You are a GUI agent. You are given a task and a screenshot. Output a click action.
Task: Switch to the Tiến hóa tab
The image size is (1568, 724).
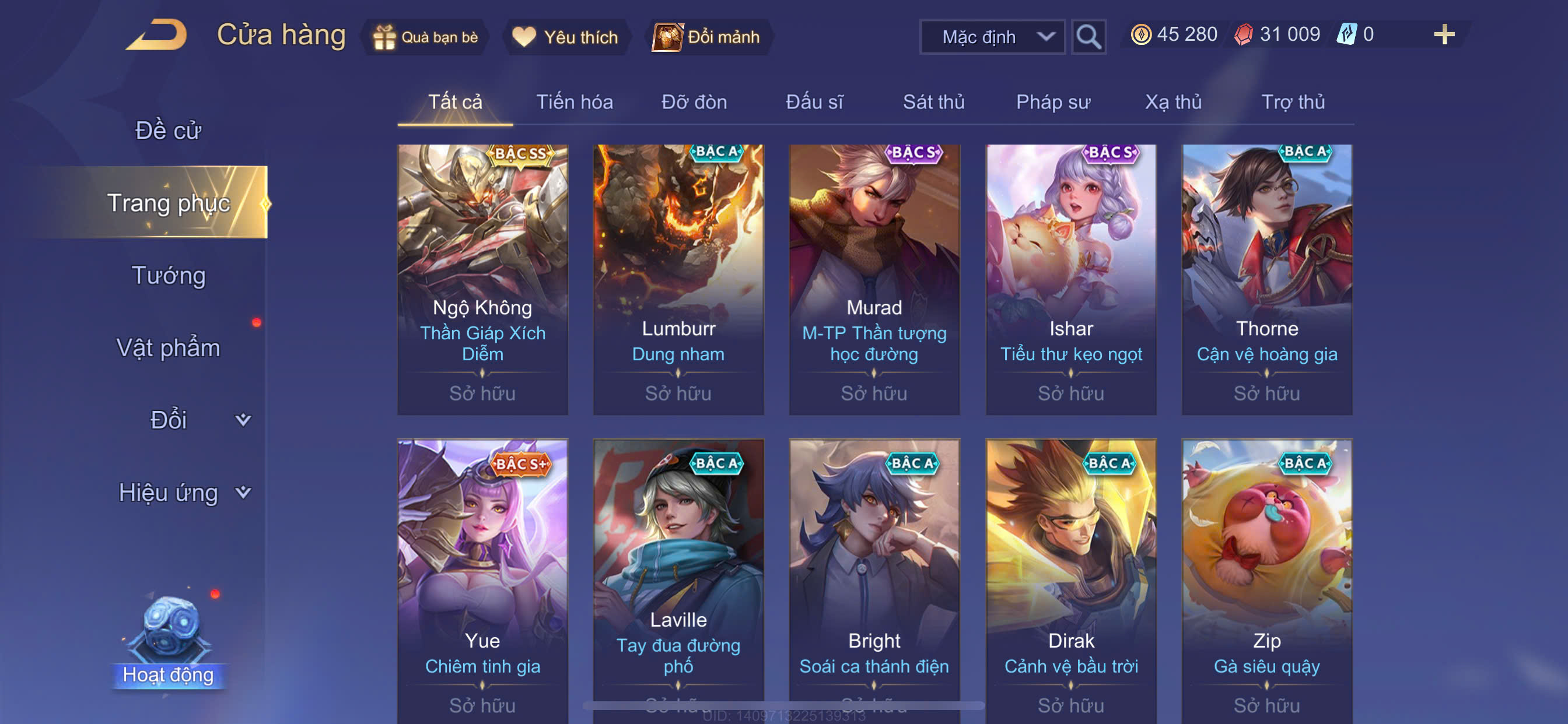(x=574, y=102)
